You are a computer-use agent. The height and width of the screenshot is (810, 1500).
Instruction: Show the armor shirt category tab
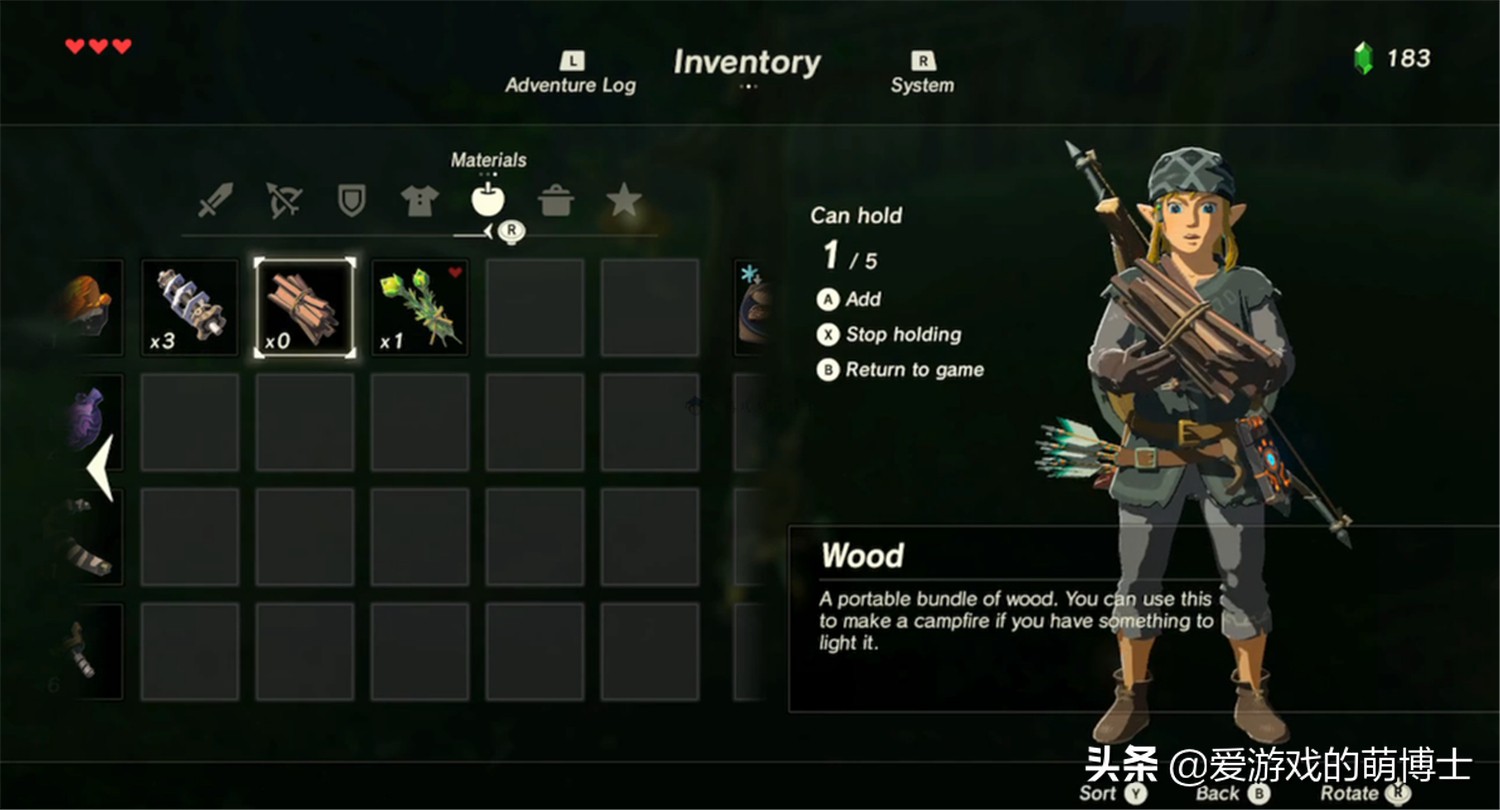coord(420,200)
